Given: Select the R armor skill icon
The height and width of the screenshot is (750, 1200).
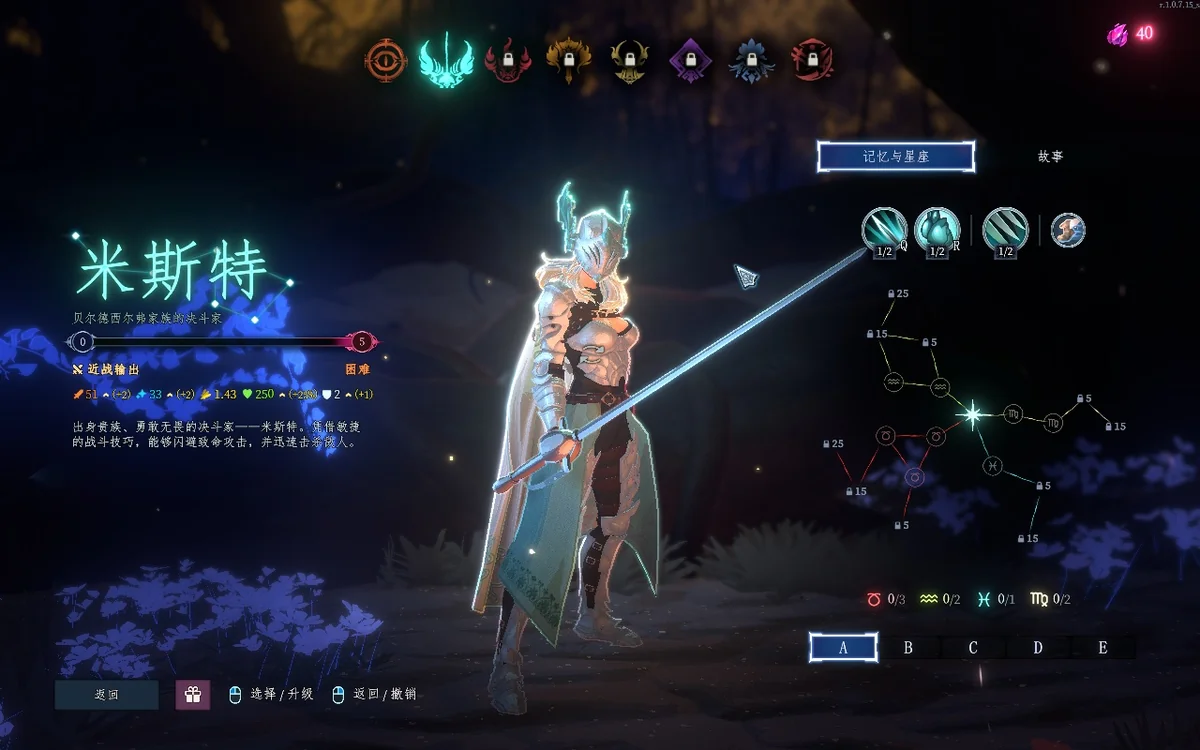Looking at the screenshot, I should click(x=937, y=230).
